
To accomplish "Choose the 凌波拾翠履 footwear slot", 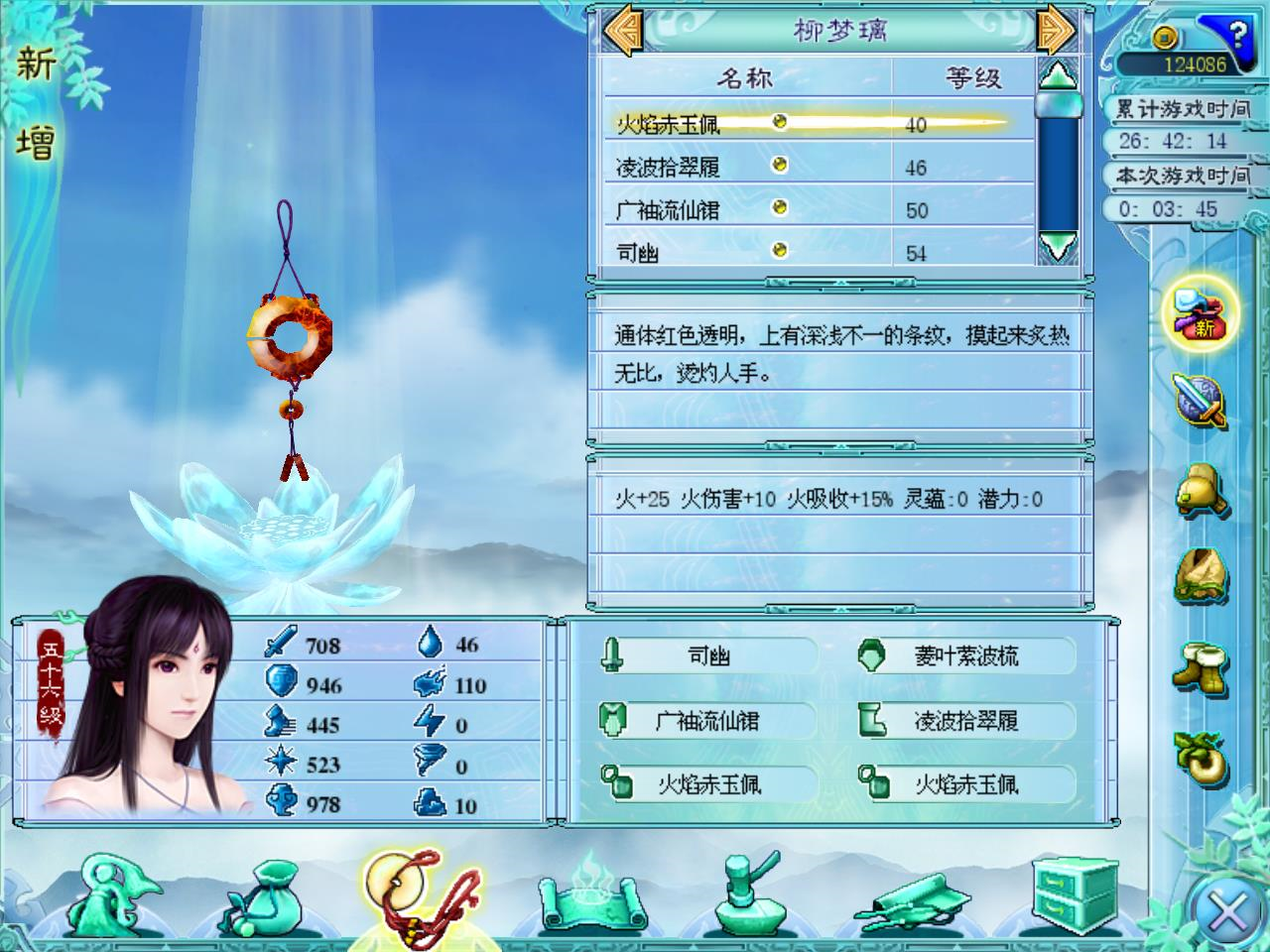I will pyautogui.click(x=965, y=721).
